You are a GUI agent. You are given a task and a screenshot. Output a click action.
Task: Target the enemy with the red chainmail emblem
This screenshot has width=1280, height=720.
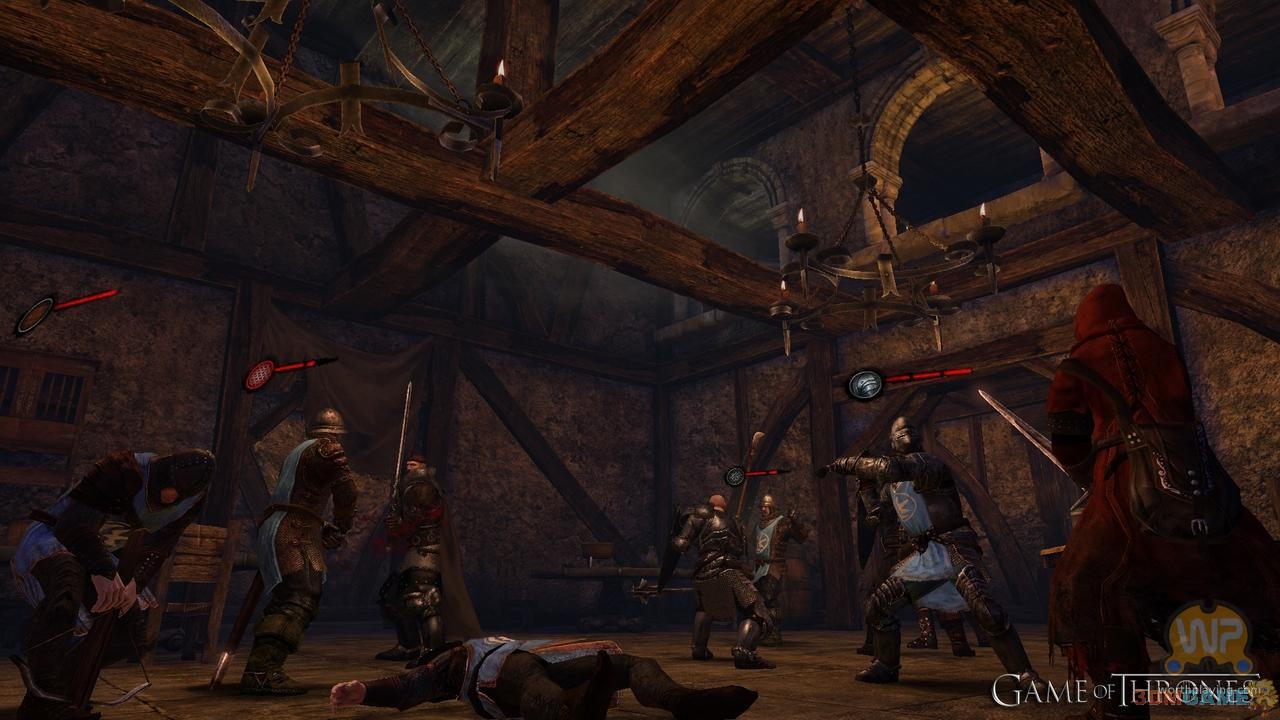point(261,374)
